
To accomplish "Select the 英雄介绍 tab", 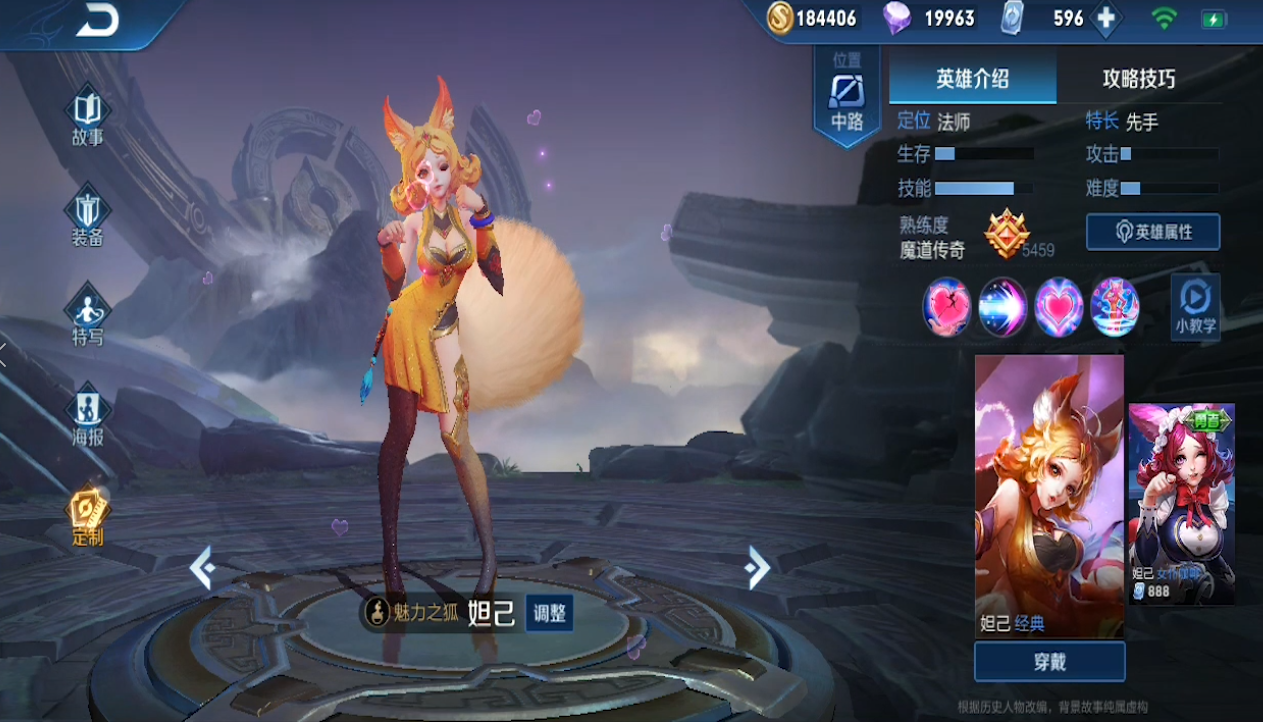I will [972, 79].
